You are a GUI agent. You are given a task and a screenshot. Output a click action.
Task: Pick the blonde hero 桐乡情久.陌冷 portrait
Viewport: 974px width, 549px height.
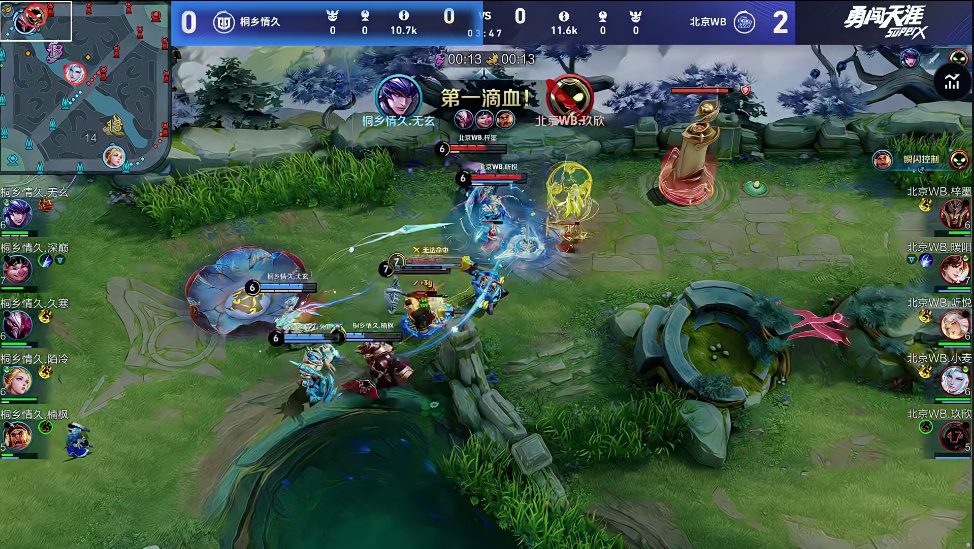point(16,381)
